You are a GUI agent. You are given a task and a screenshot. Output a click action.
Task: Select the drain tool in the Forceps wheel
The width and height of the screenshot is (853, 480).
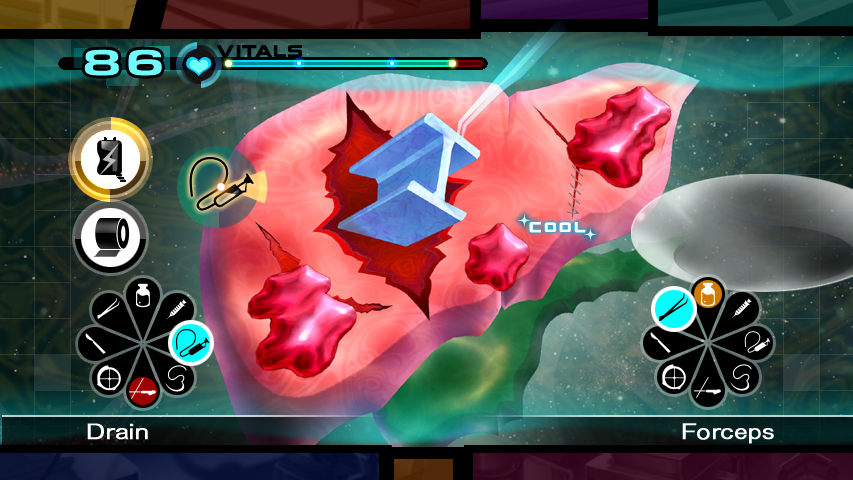756,343
